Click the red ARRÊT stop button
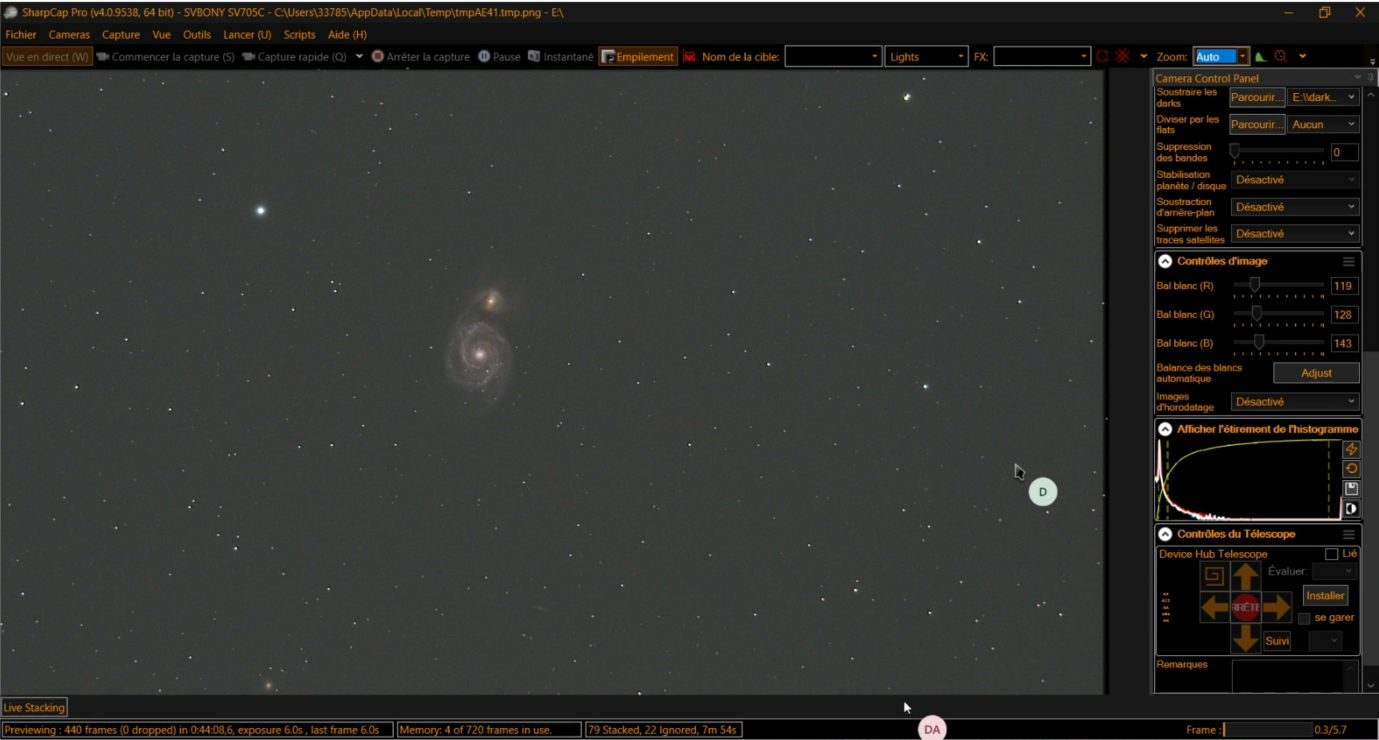1379x740 pixels. [x=1245, y=607]
